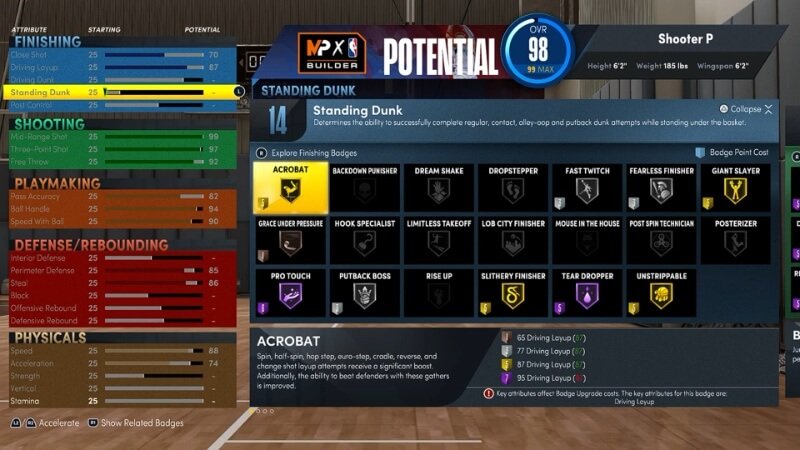The width and height of the screenshot is (800, 450).
Task: Pick the Tear Dropper badge
Action: [585, 293]
